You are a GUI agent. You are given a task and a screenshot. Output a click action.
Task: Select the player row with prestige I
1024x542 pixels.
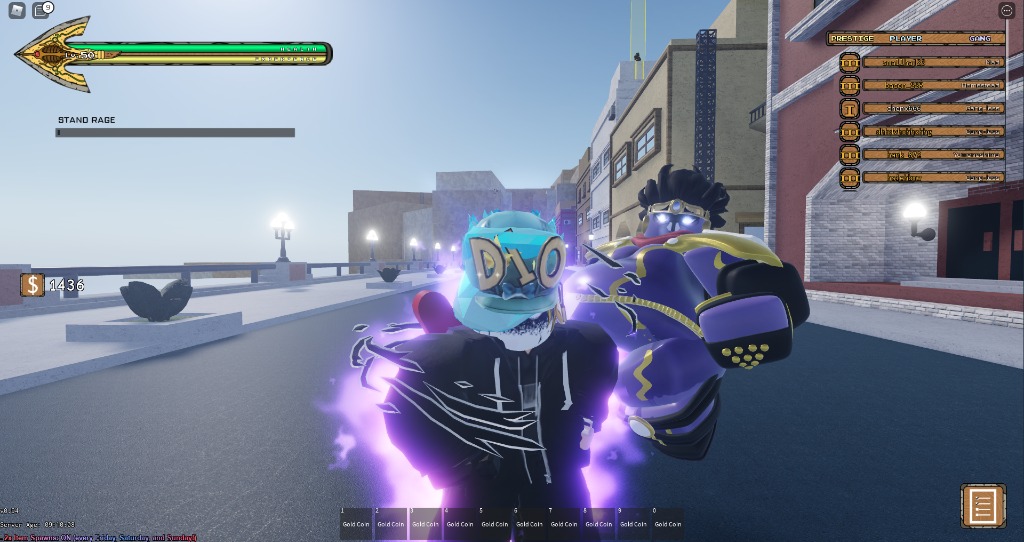point(920,108)
